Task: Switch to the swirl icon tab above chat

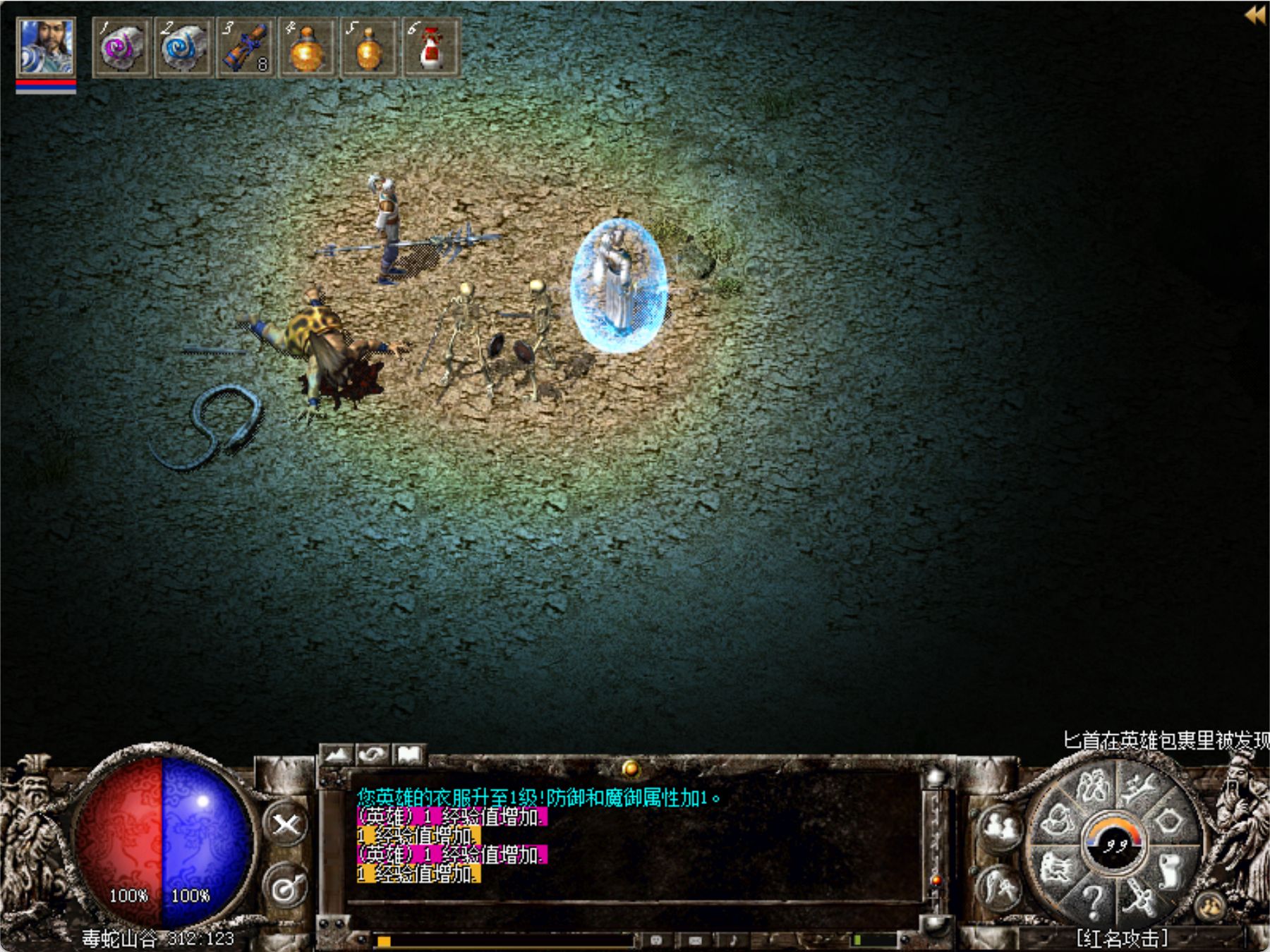Action: [x=373, y=755]
